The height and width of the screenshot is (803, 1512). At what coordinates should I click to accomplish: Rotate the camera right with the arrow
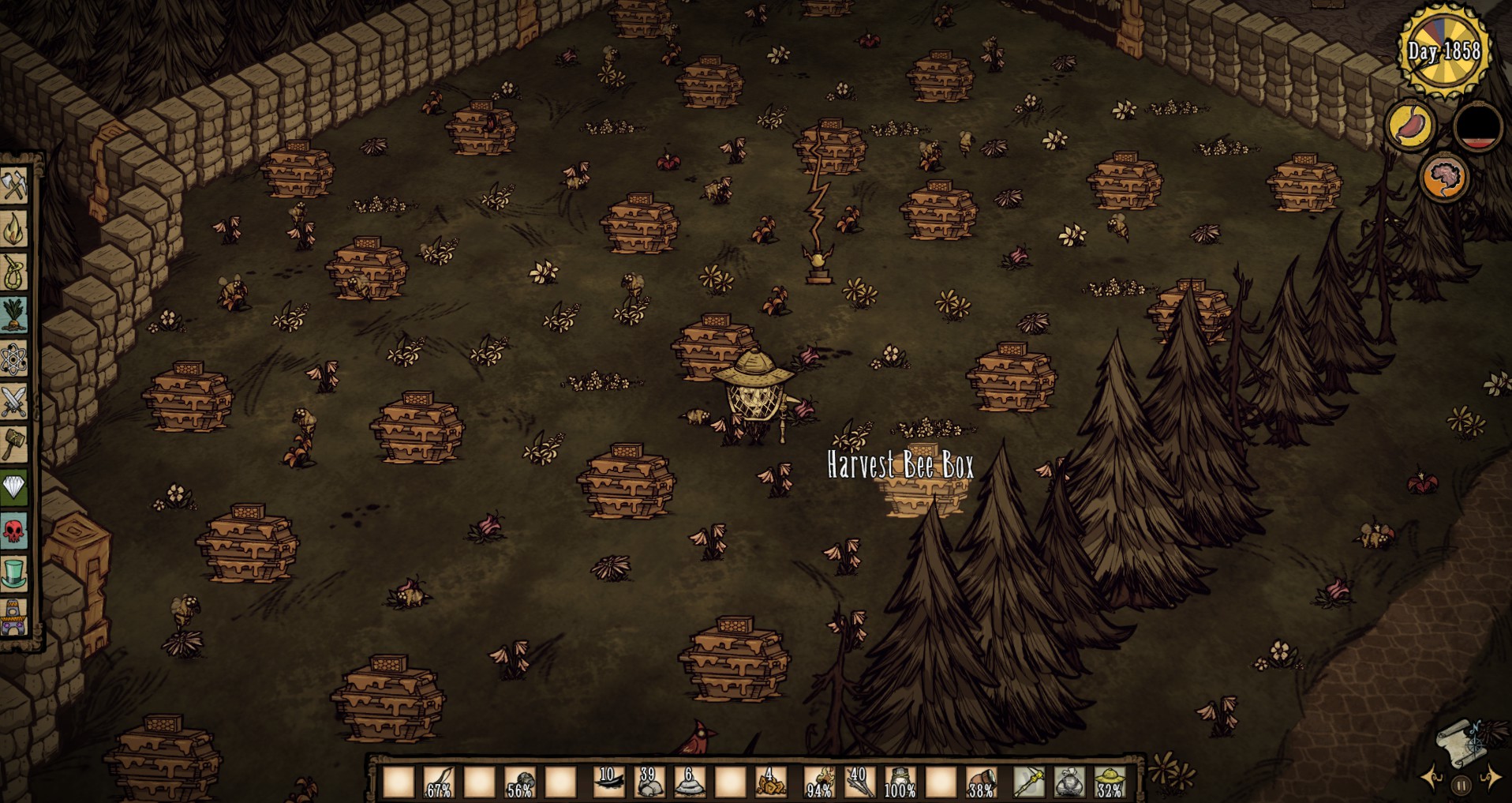point(1491,779)
